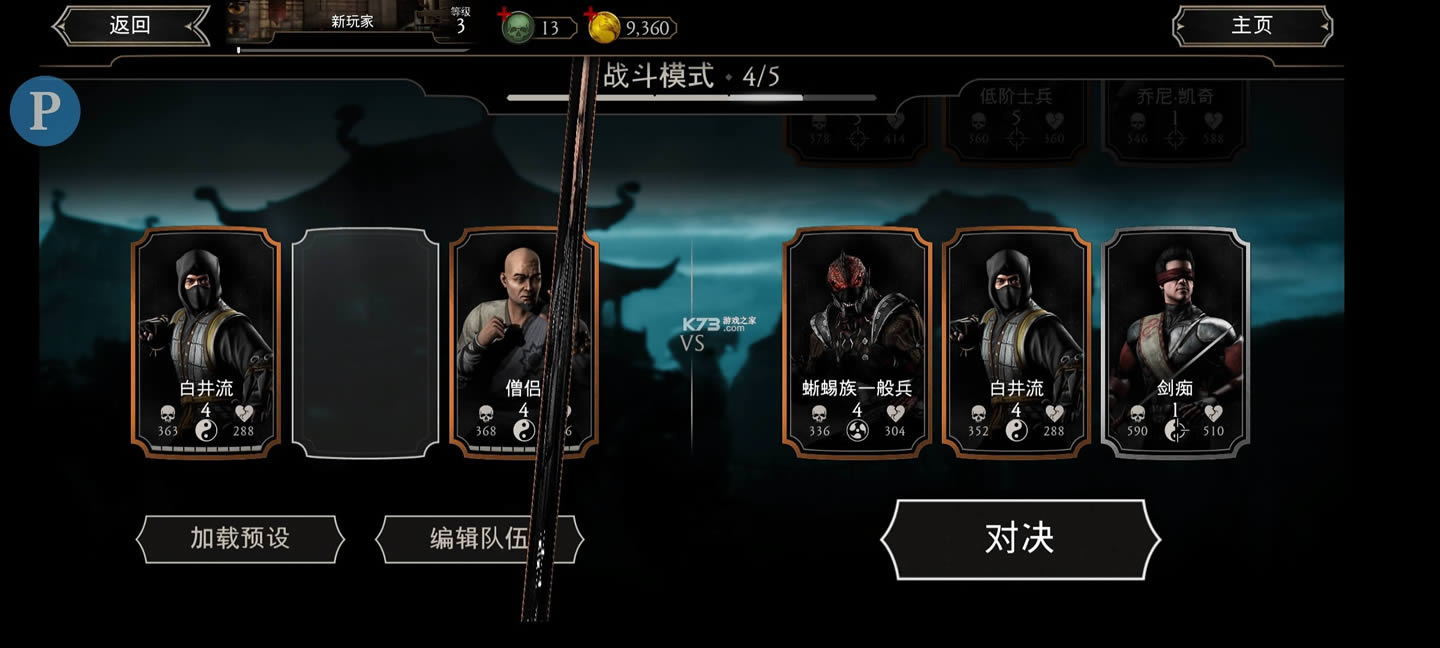Start the fight with 对决

(1020, 539)
